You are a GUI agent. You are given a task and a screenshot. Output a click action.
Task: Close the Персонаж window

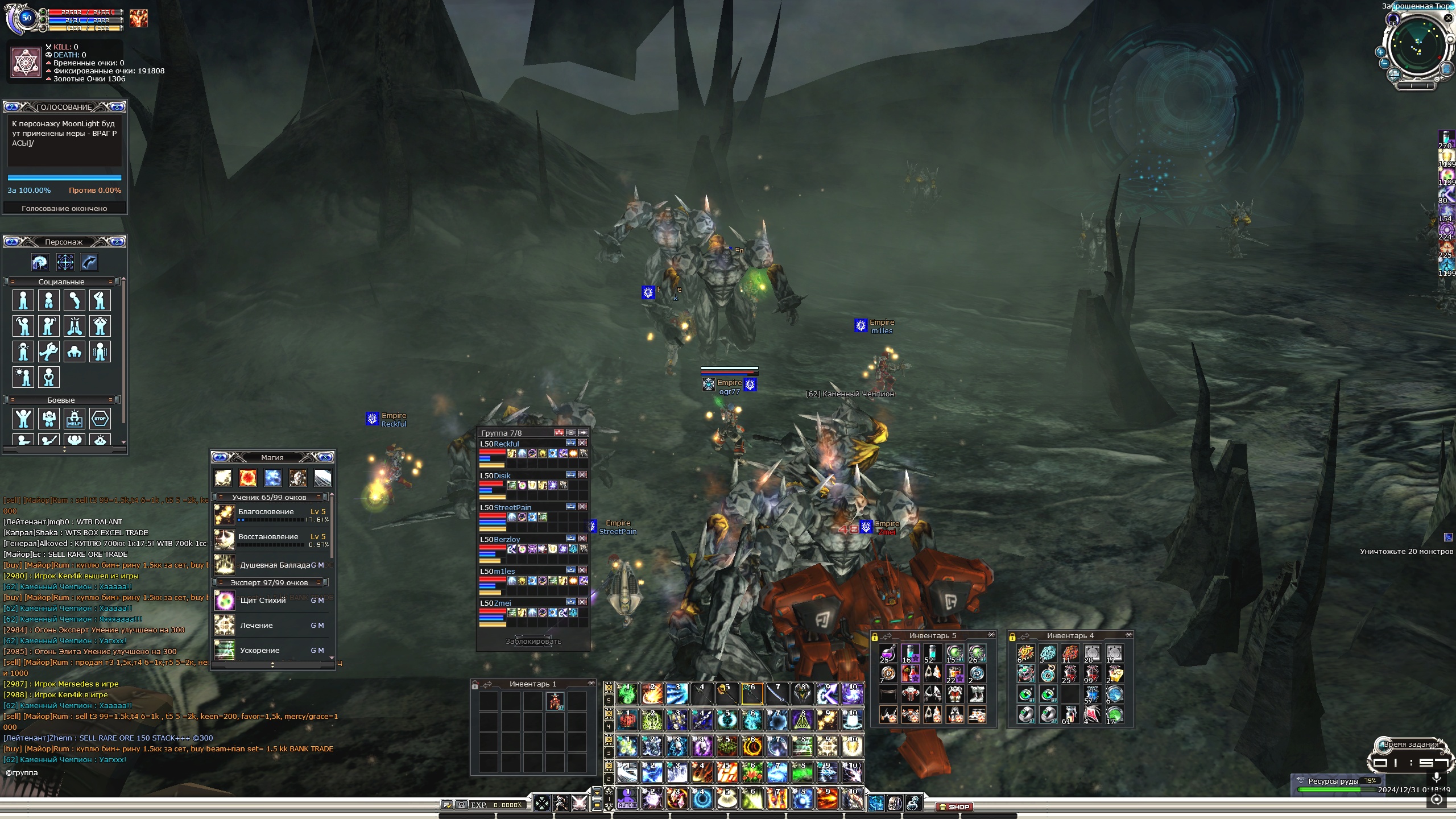[117, 242]
